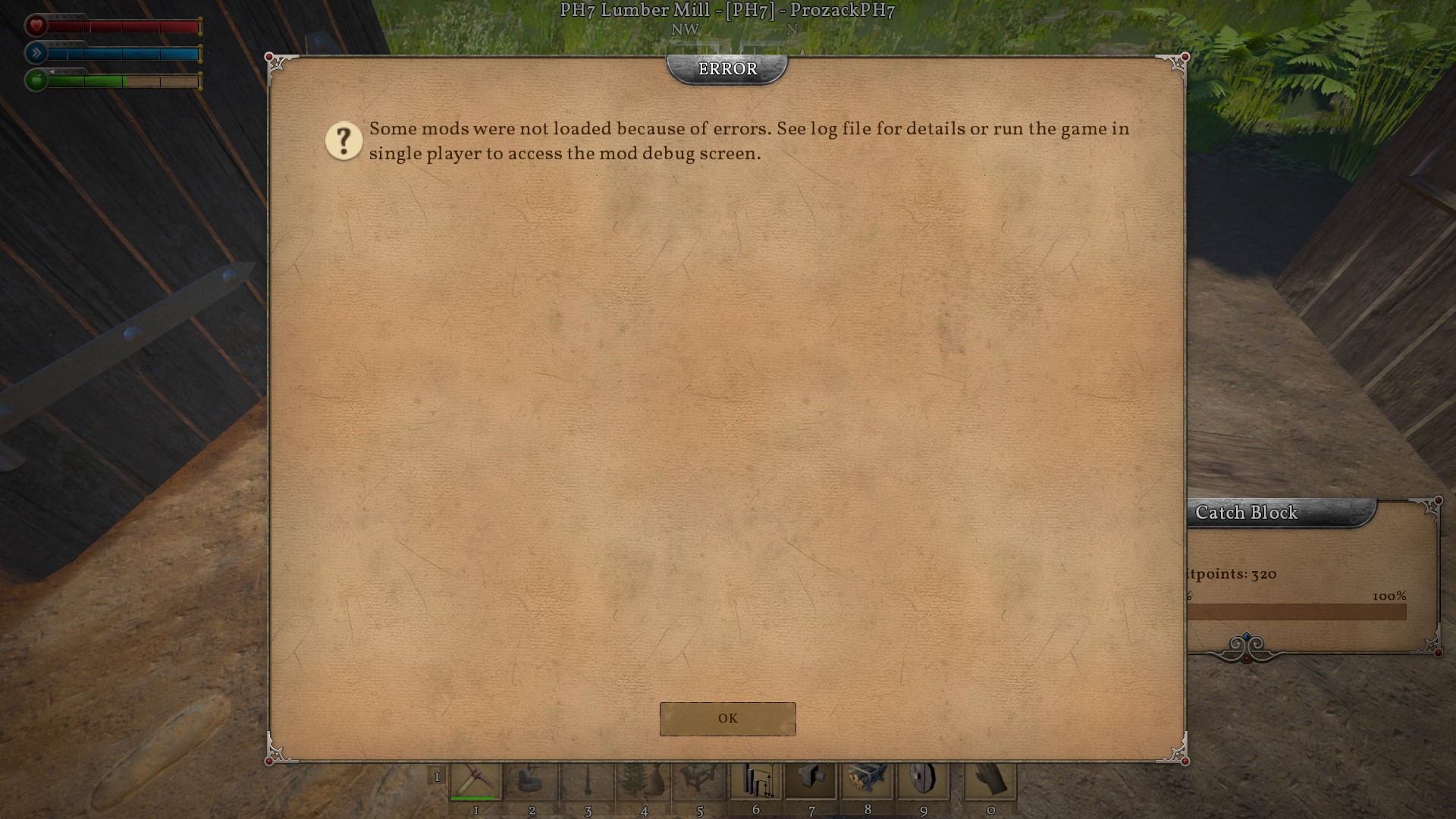Select the log cart hotbar slot
1456x819 pixels.
868,781
